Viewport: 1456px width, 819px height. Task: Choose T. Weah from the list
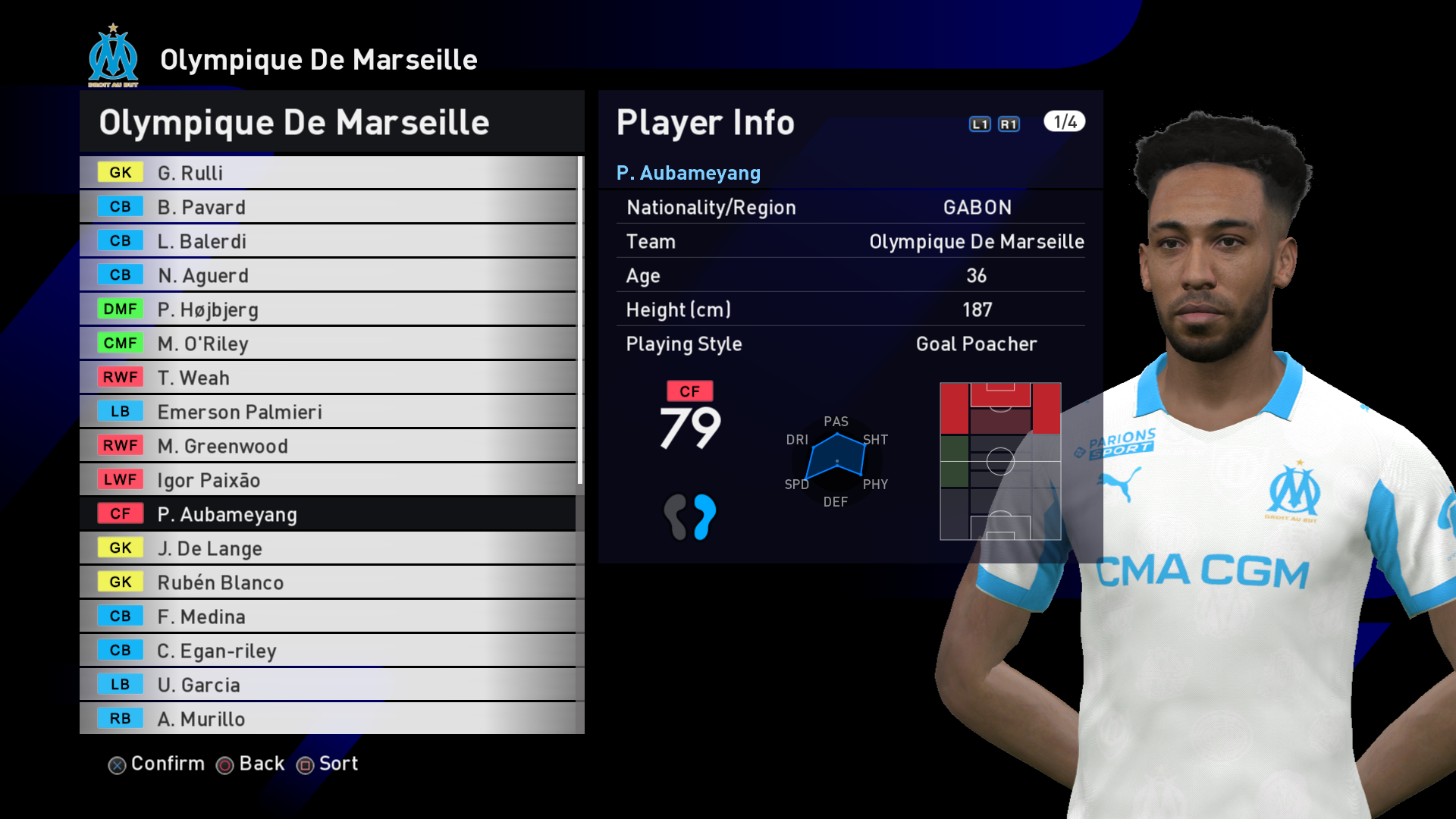328,378
